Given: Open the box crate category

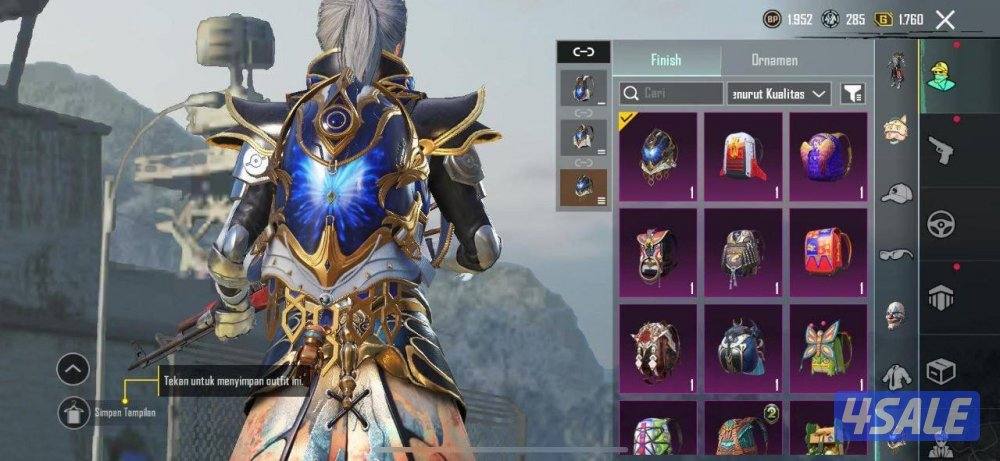Looking at the screenshot, I should 940,372.
